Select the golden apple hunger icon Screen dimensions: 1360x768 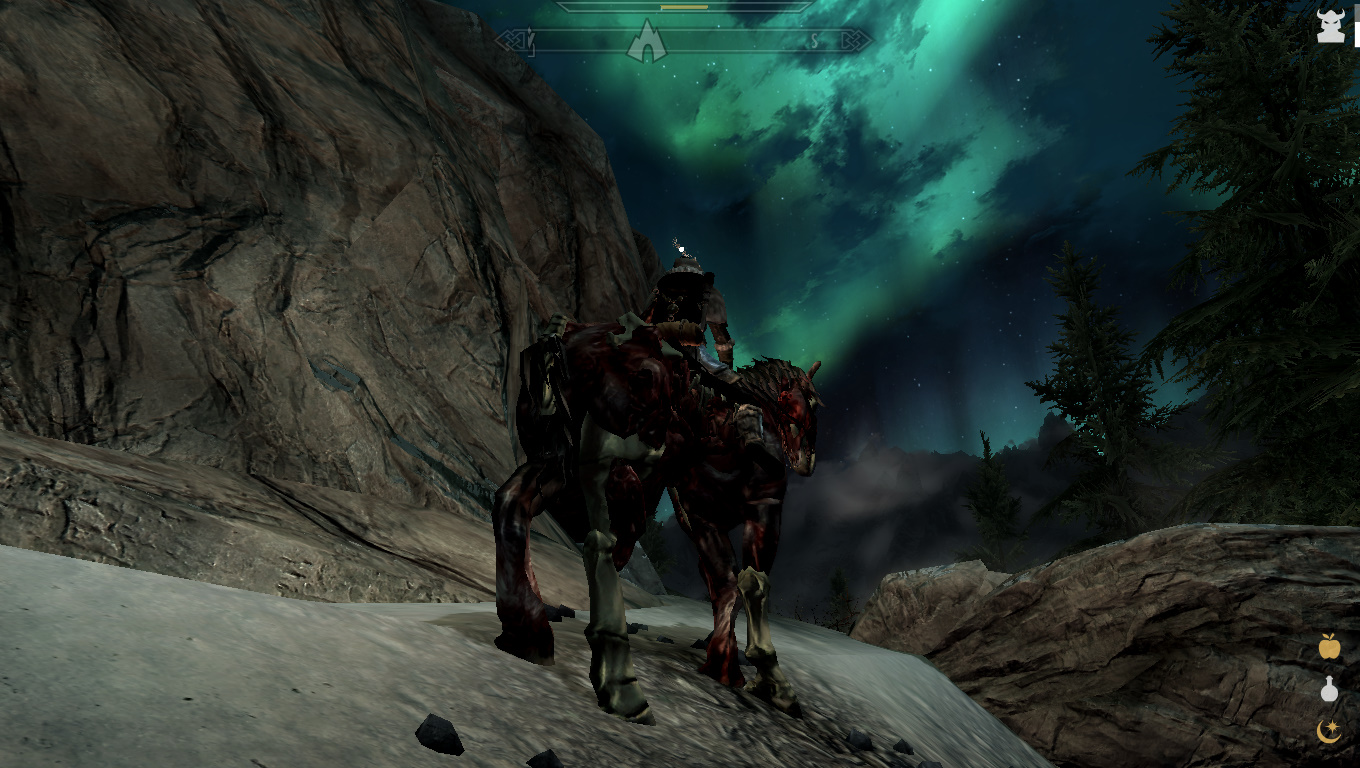pyautogui.click(x=1329, y=647)
